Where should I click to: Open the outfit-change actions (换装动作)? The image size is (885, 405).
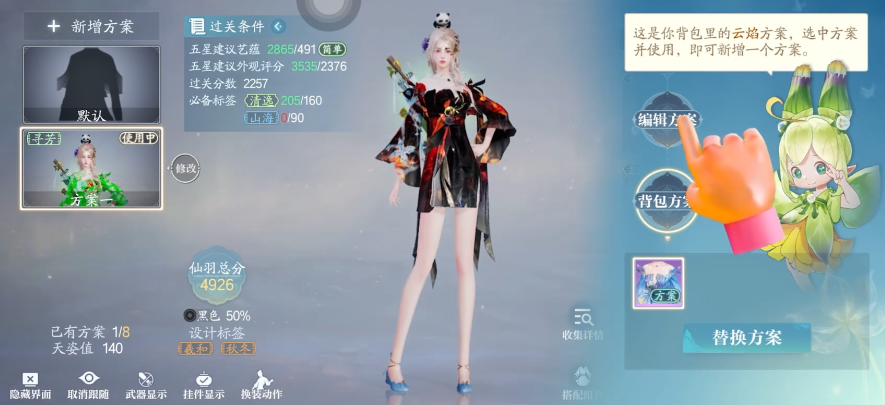[x=261, y=385]
